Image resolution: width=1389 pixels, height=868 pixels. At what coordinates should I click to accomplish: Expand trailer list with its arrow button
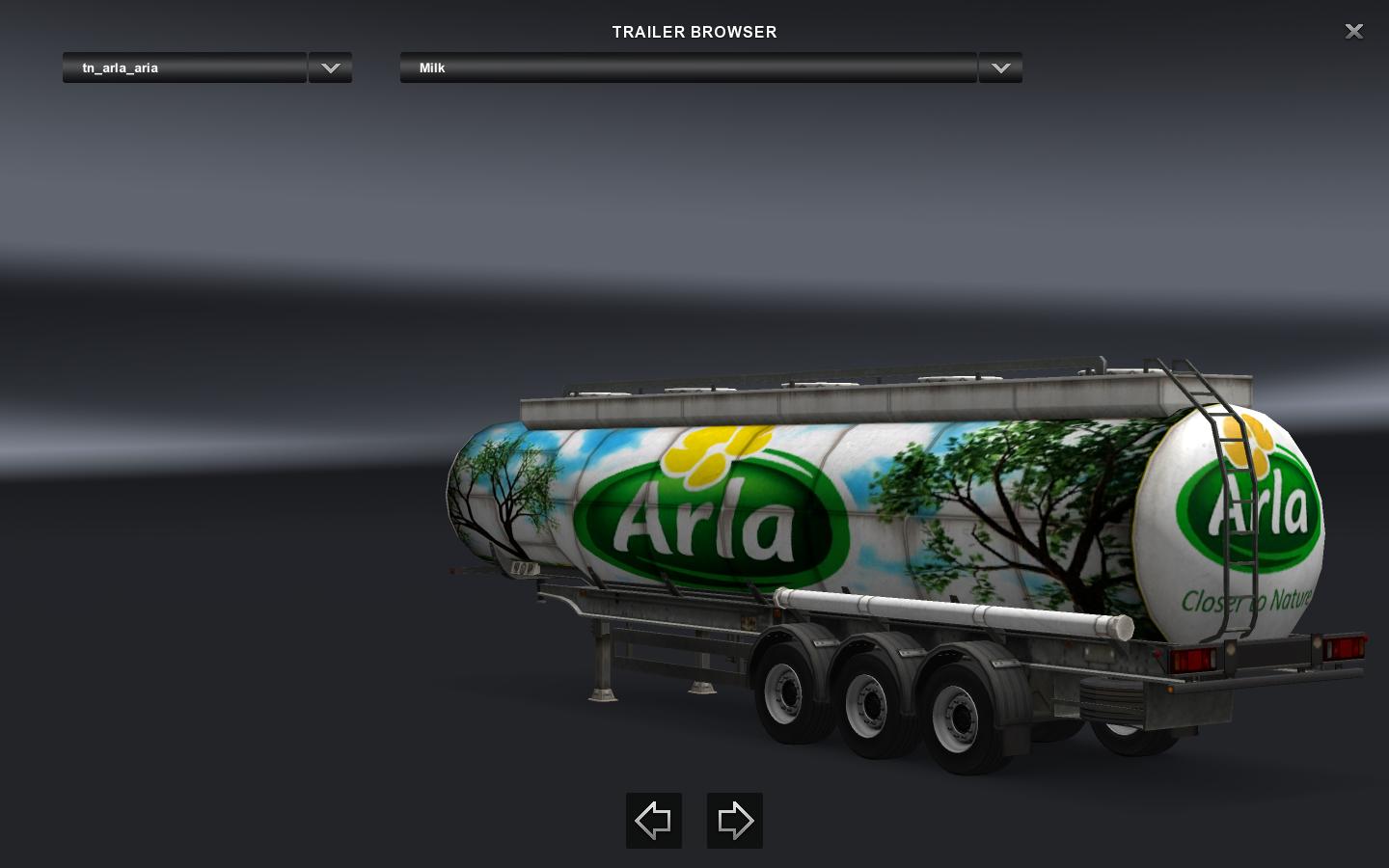click(x=330, y=68)
